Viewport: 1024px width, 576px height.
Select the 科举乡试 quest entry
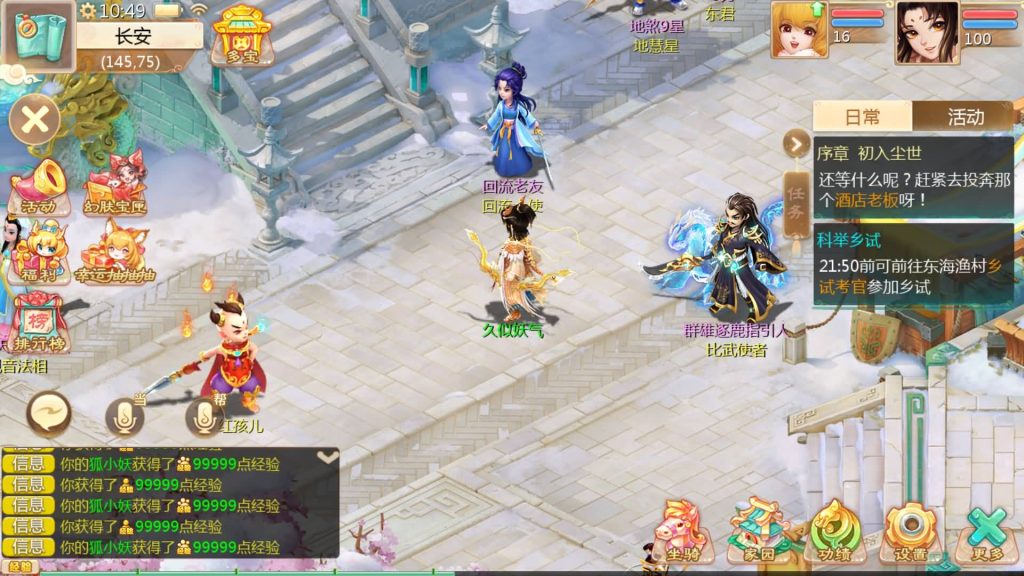click(x=913, y=264)
